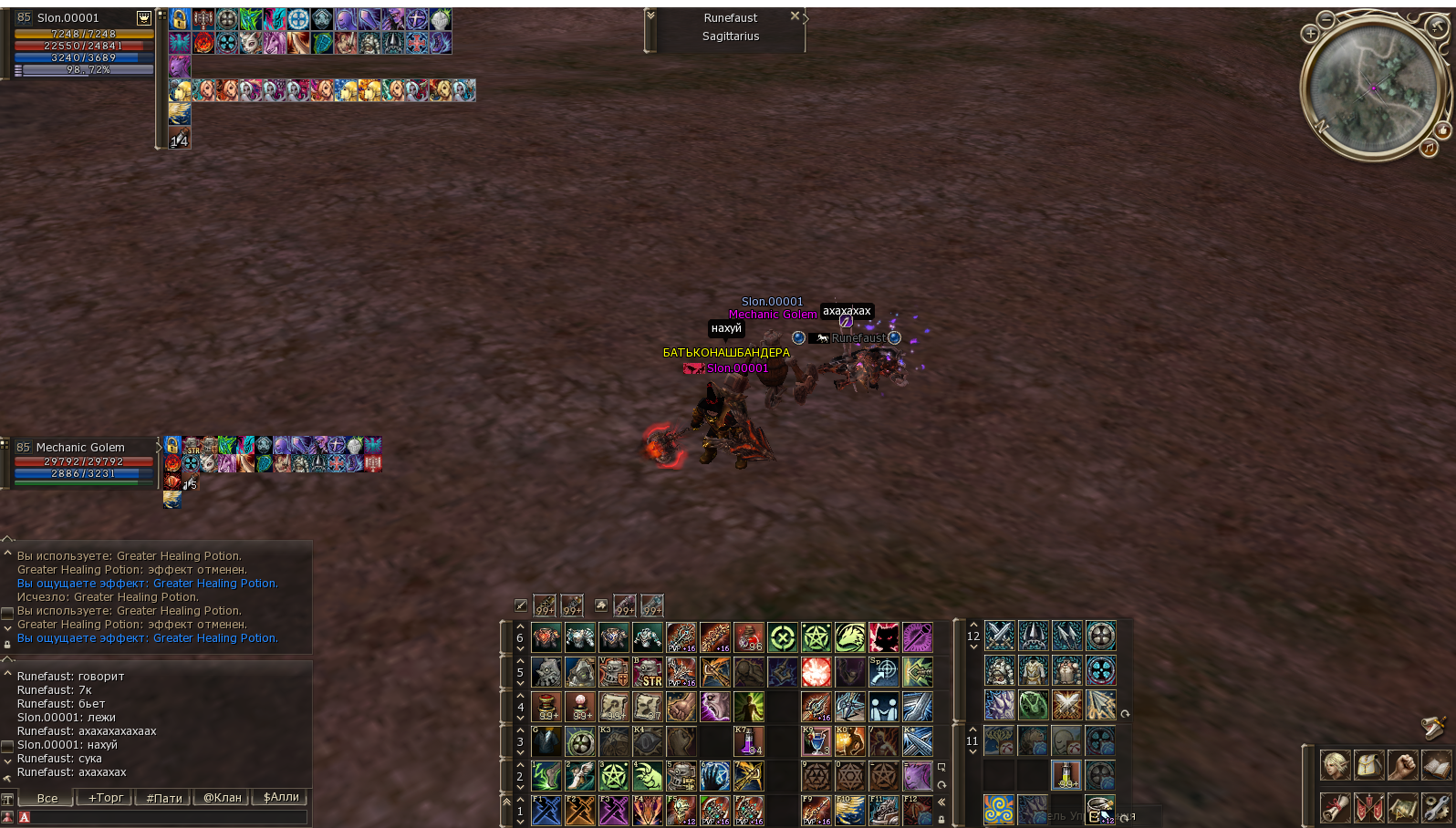Click the +Торг chat button
The width and height of the screenshot is (1456, 828).
point(104,798)
